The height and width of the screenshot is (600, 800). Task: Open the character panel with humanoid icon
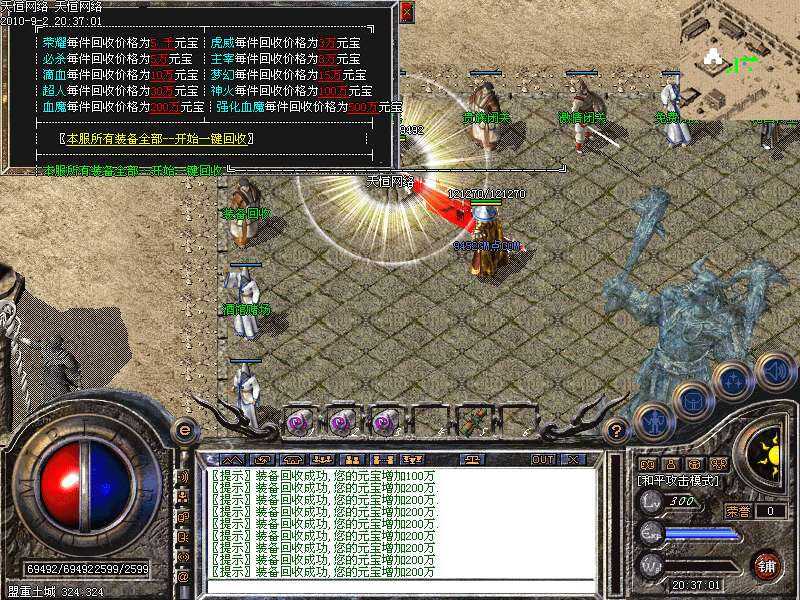click(653, 421)
